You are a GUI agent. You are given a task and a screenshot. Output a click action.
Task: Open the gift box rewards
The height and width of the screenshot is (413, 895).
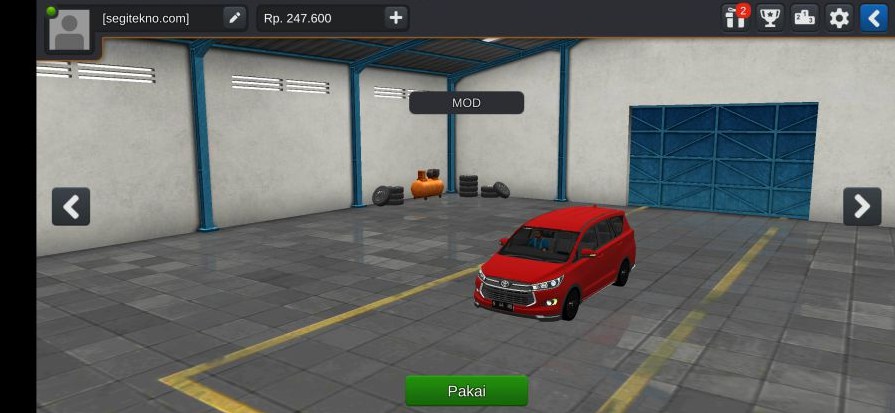pos(736,18)
